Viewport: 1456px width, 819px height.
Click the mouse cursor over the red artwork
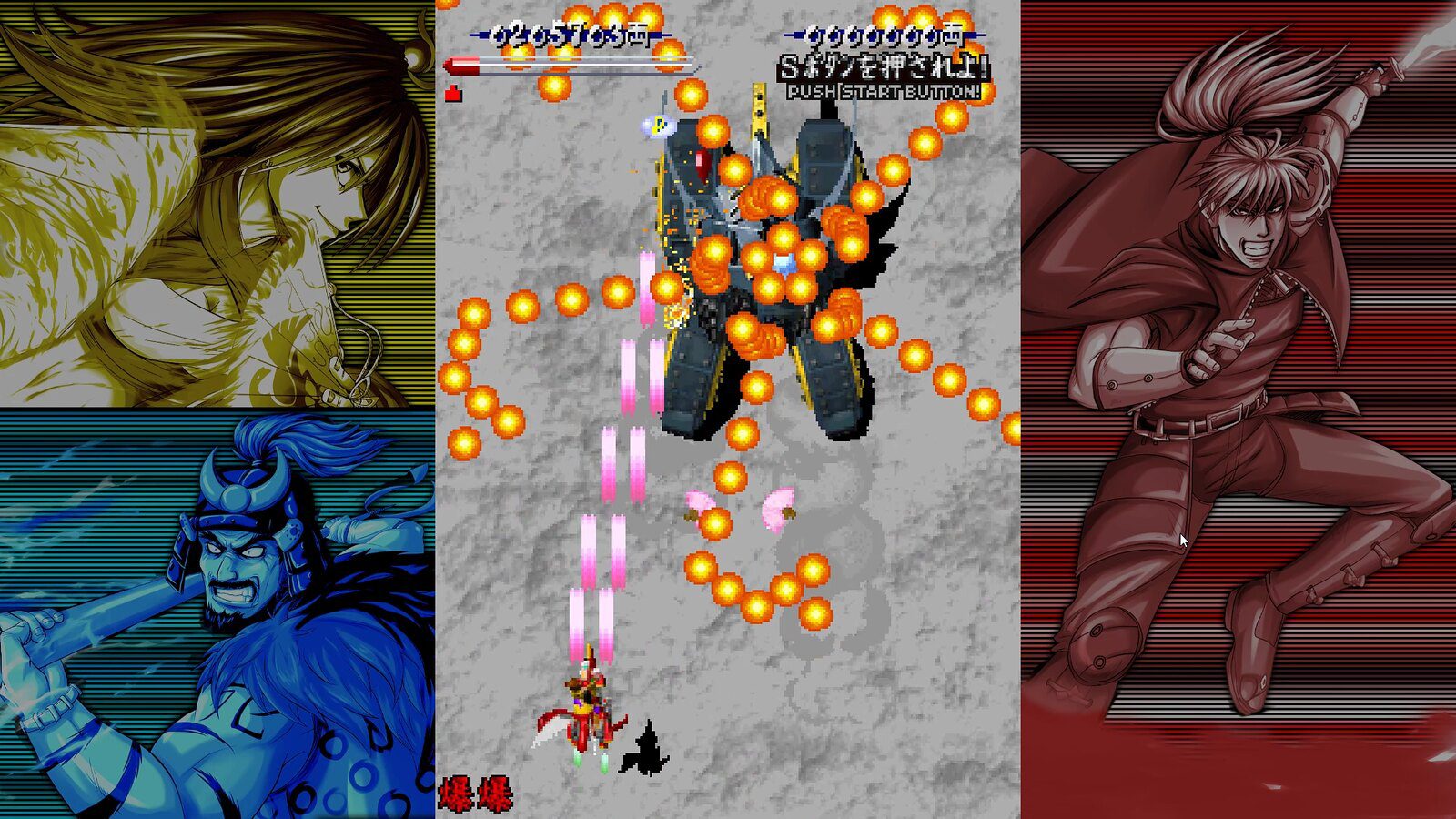point(1182,541)
